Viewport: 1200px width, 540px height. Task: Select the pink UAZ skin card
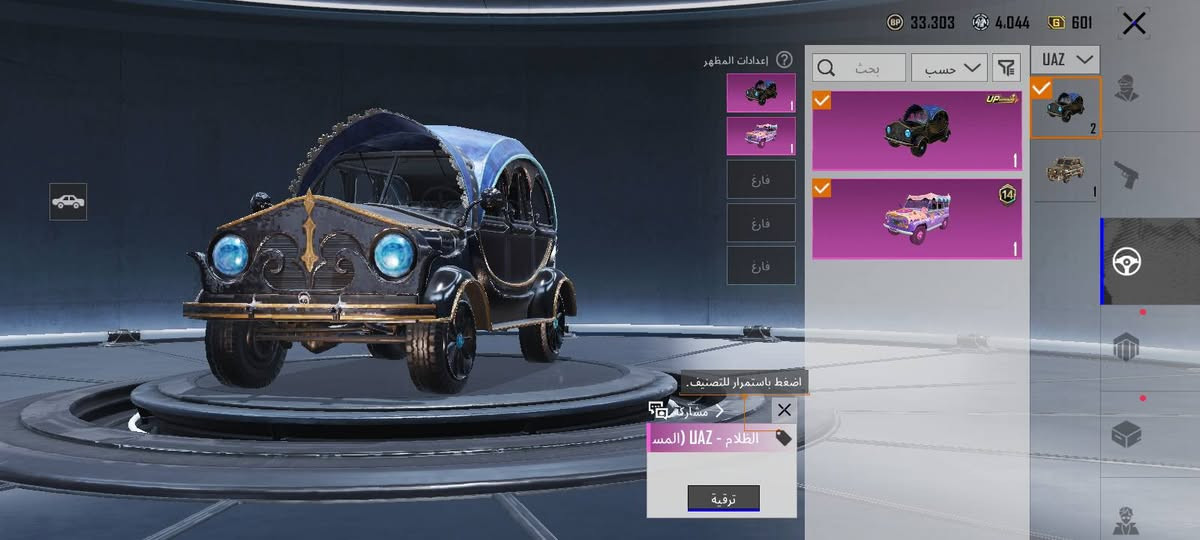click(x=917, y=219)
